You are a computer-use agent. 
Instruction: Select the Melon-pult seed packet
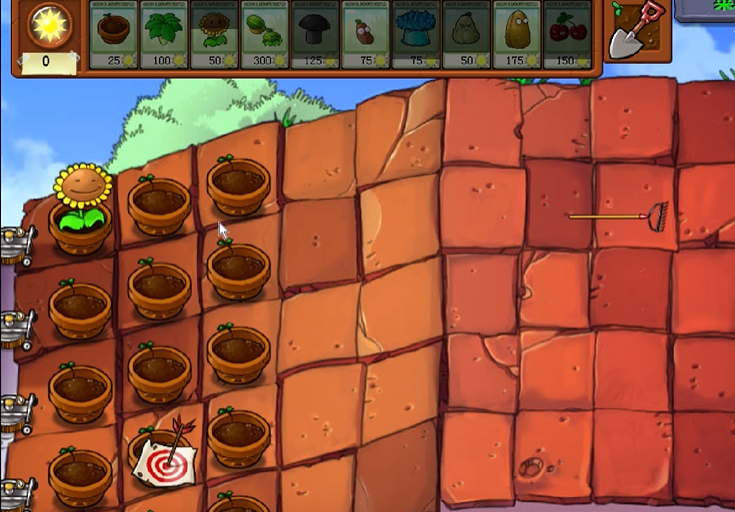[x=265, y=36]
